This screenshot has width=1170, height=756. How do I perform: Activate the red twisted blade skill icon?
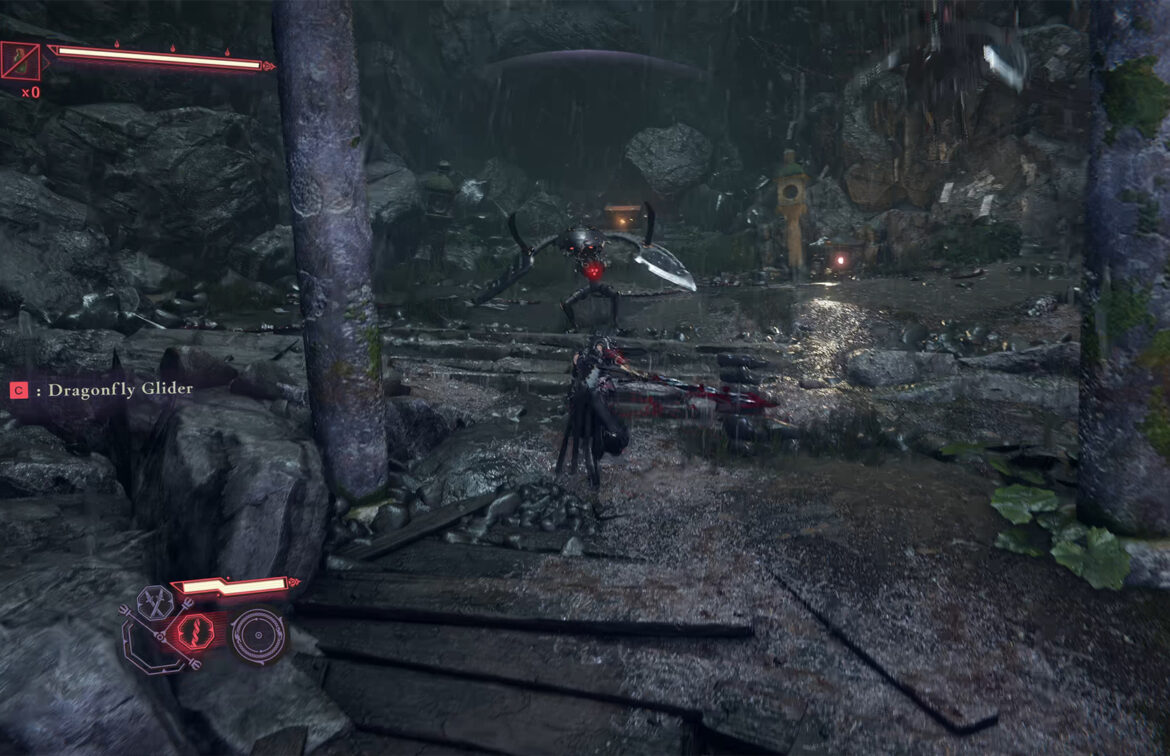[195, 632]
